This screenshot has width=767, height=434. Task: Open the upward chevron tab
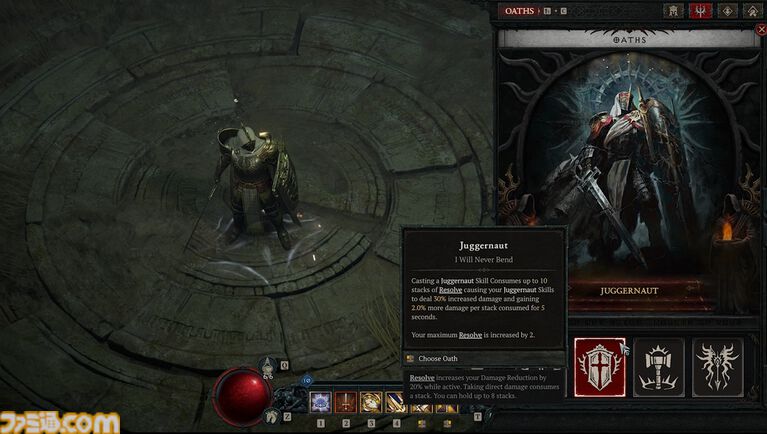tap(751, 10)
